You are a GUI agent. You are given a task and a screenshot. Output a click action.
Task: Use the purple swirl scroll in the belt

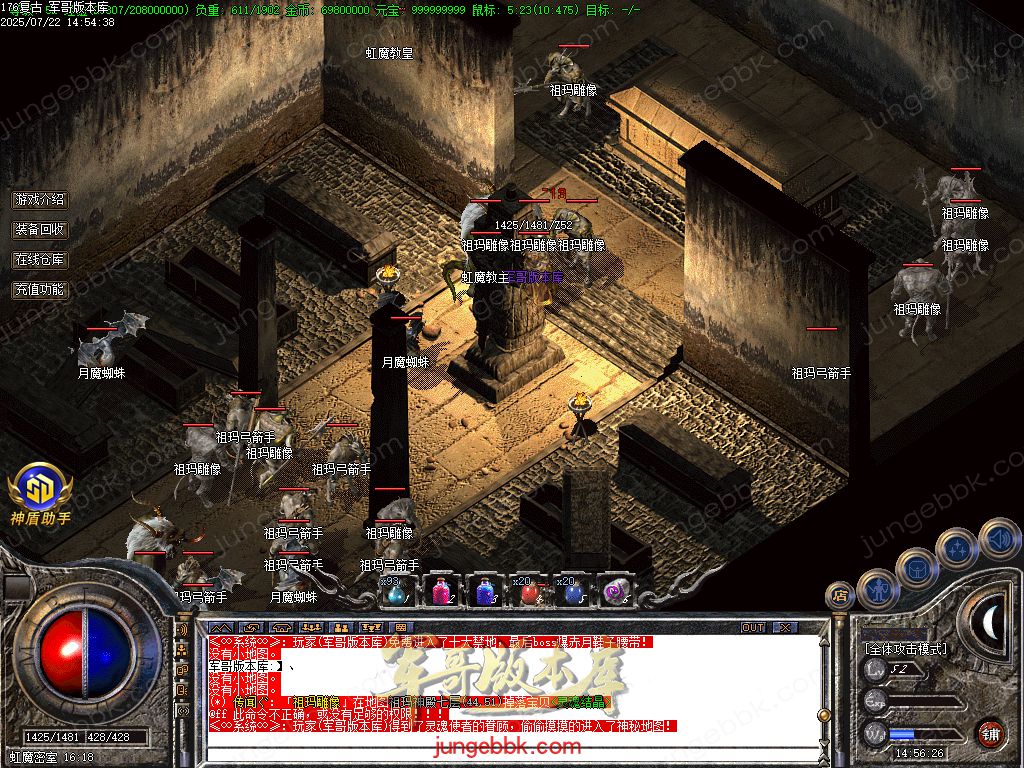[x=616, y=592]
